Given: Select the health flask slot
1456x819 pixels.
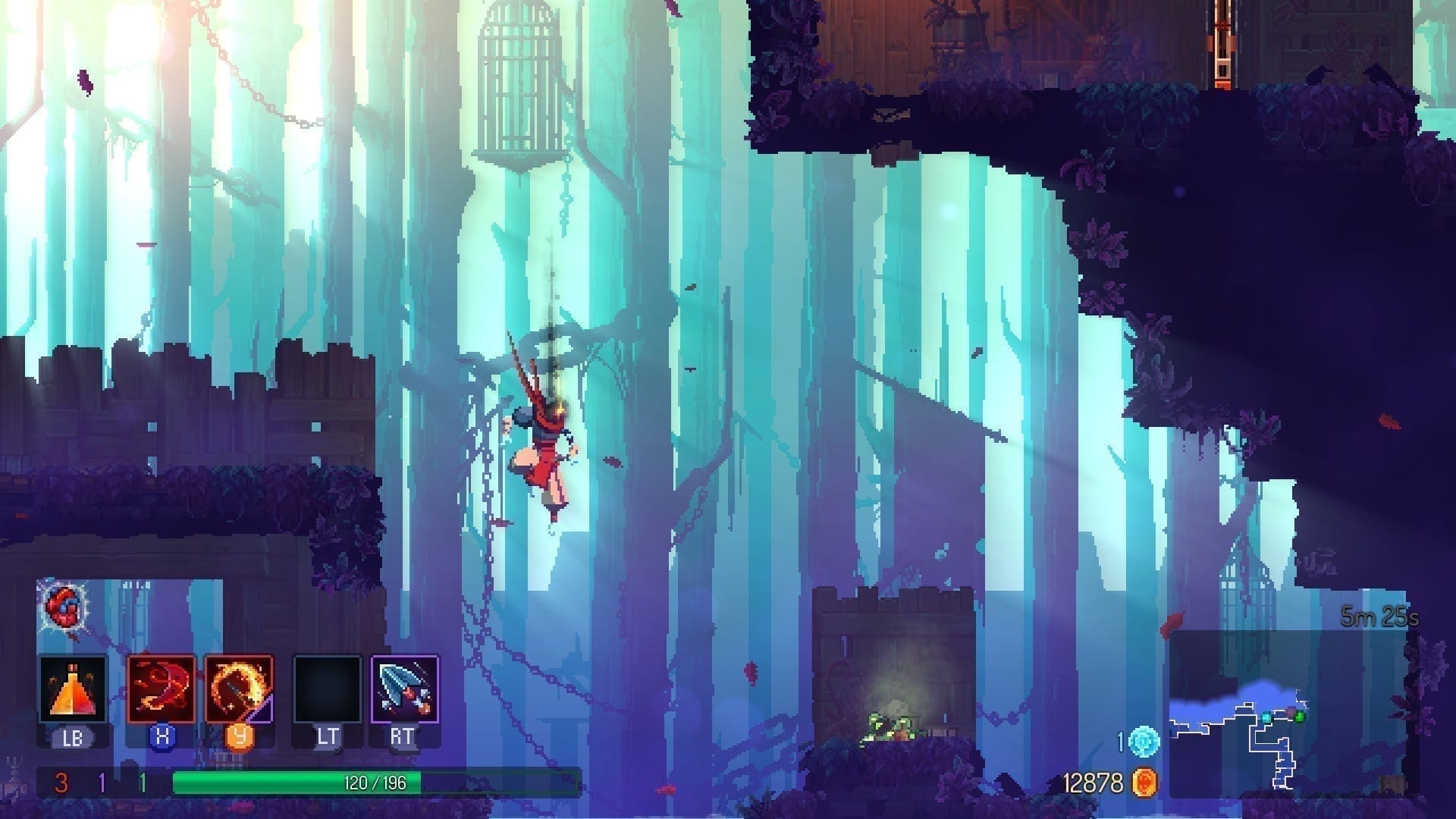Looking at the screenshot, I should click(73, 689).
